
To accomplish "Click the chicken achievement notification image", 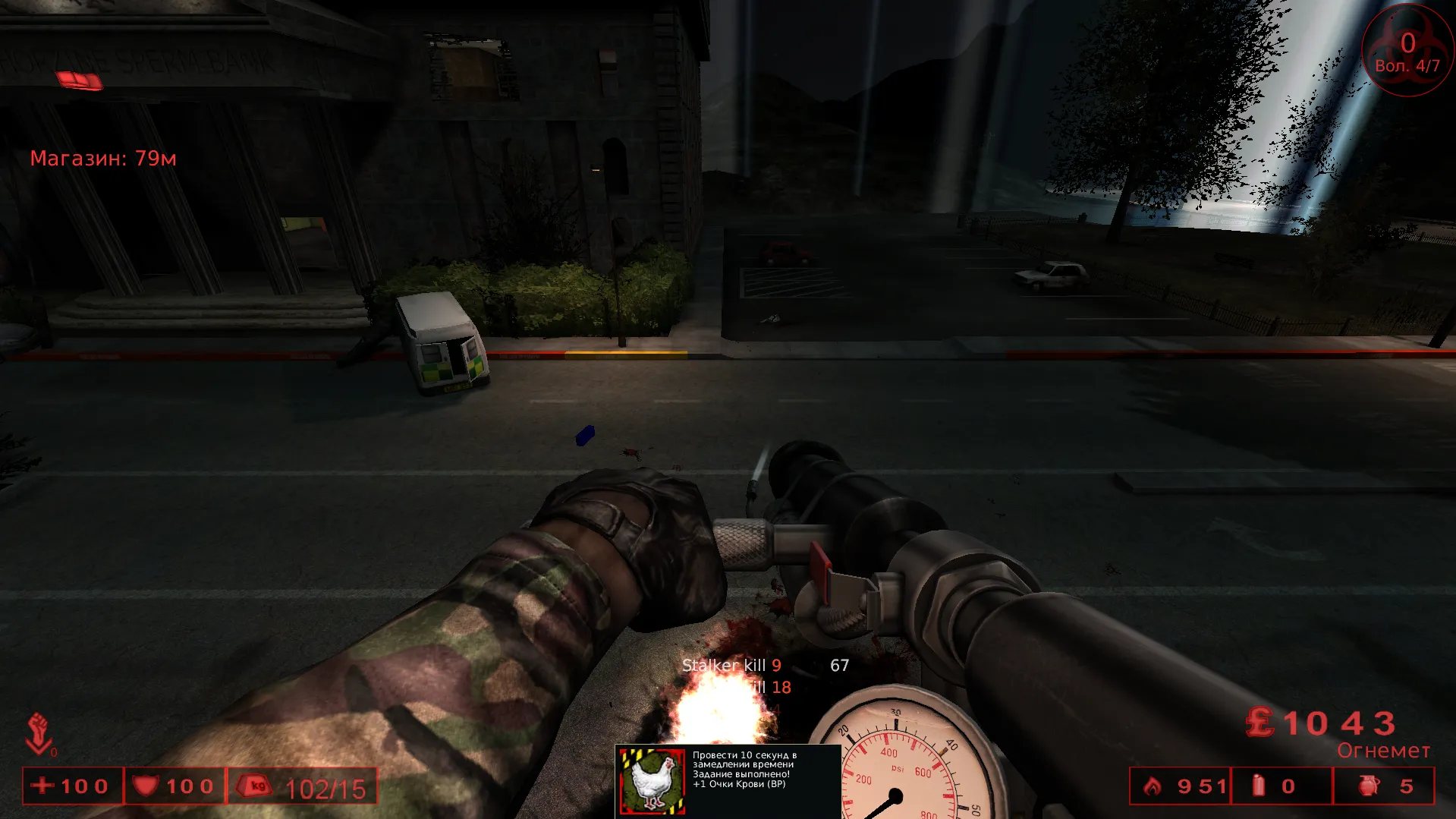I will tap(652, 781).
